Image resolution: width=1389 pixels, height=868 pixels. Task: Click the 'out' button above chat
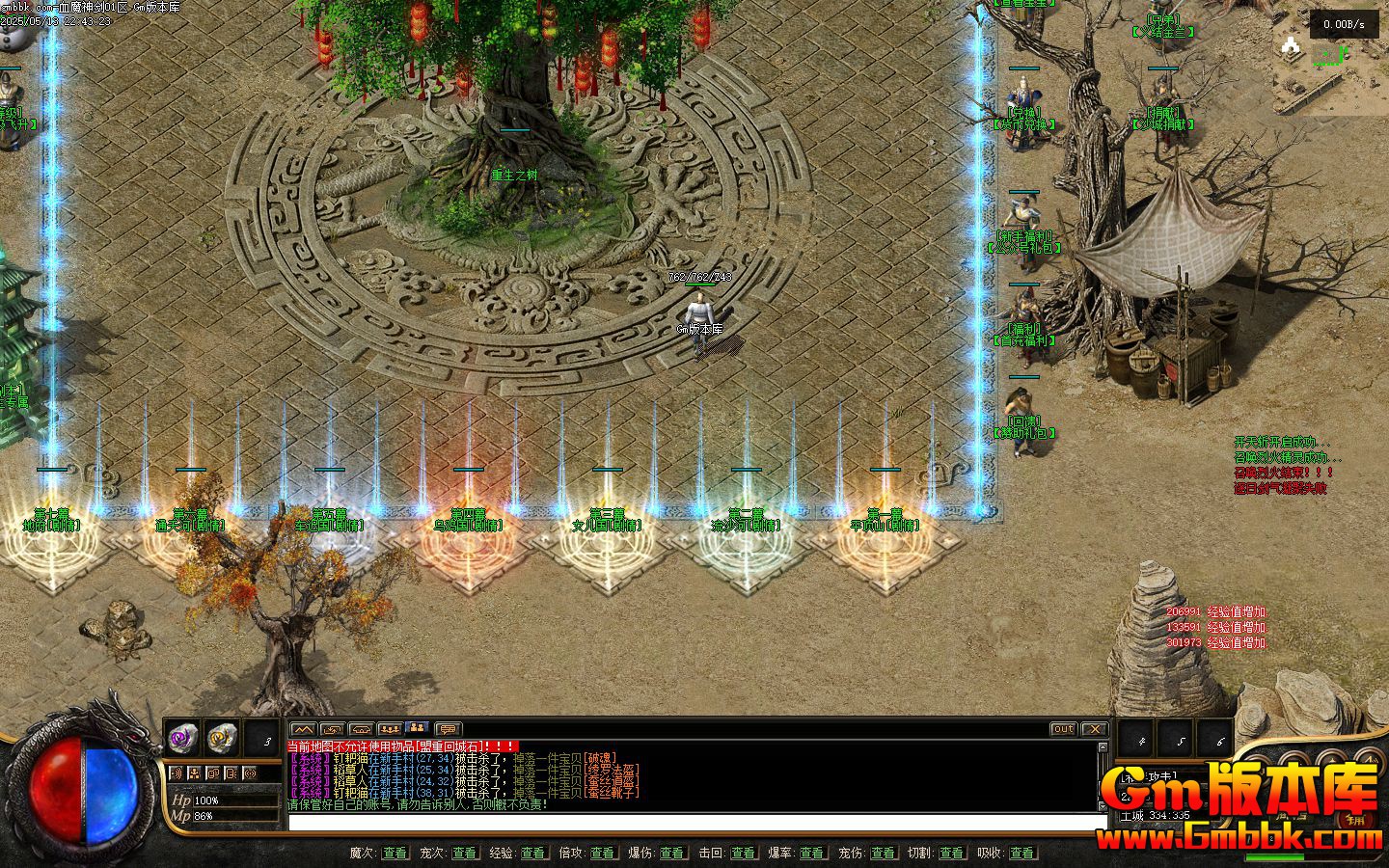coord(1063,729)
